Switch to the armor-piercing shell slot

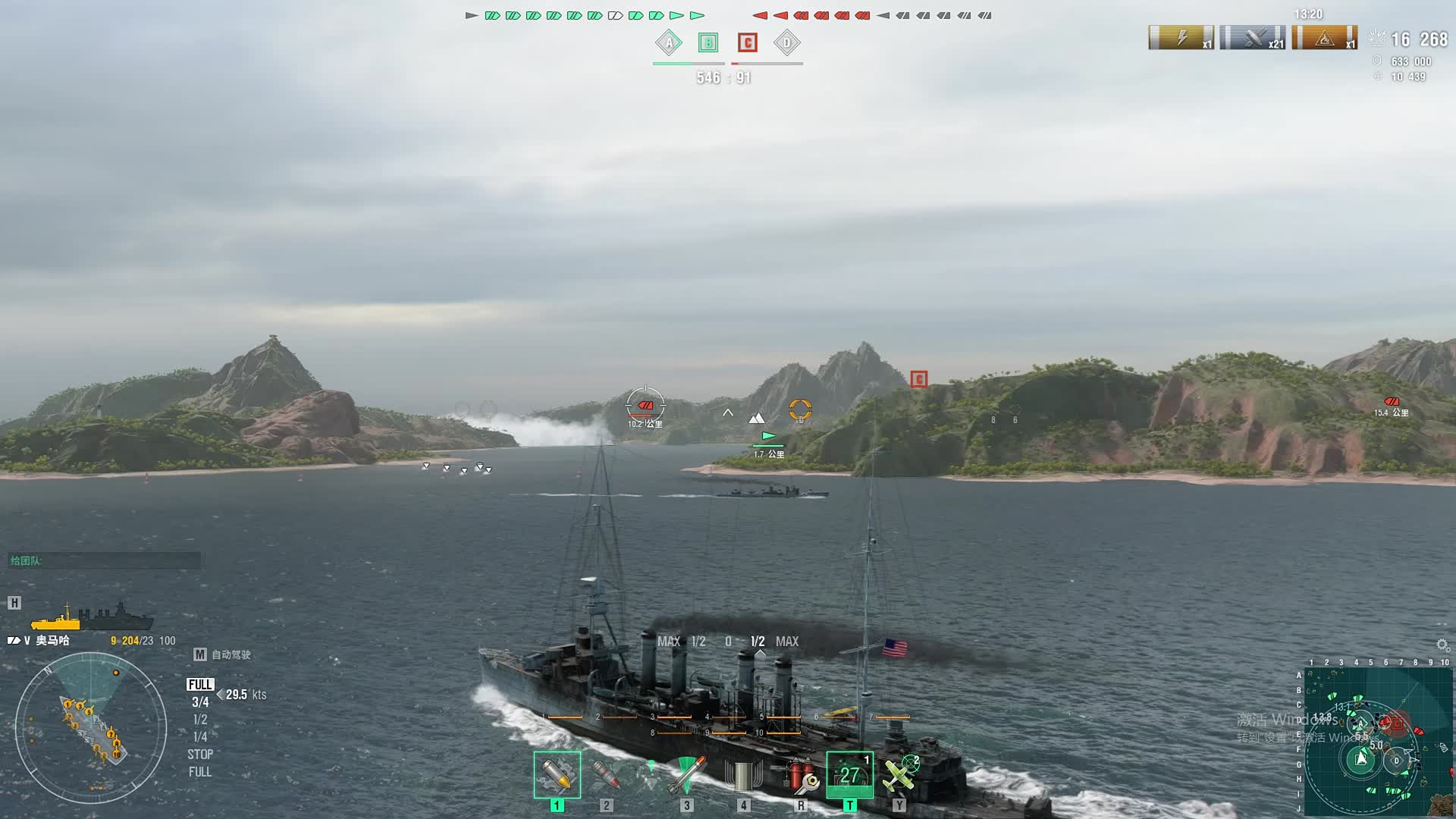click(x=606, y=775)
